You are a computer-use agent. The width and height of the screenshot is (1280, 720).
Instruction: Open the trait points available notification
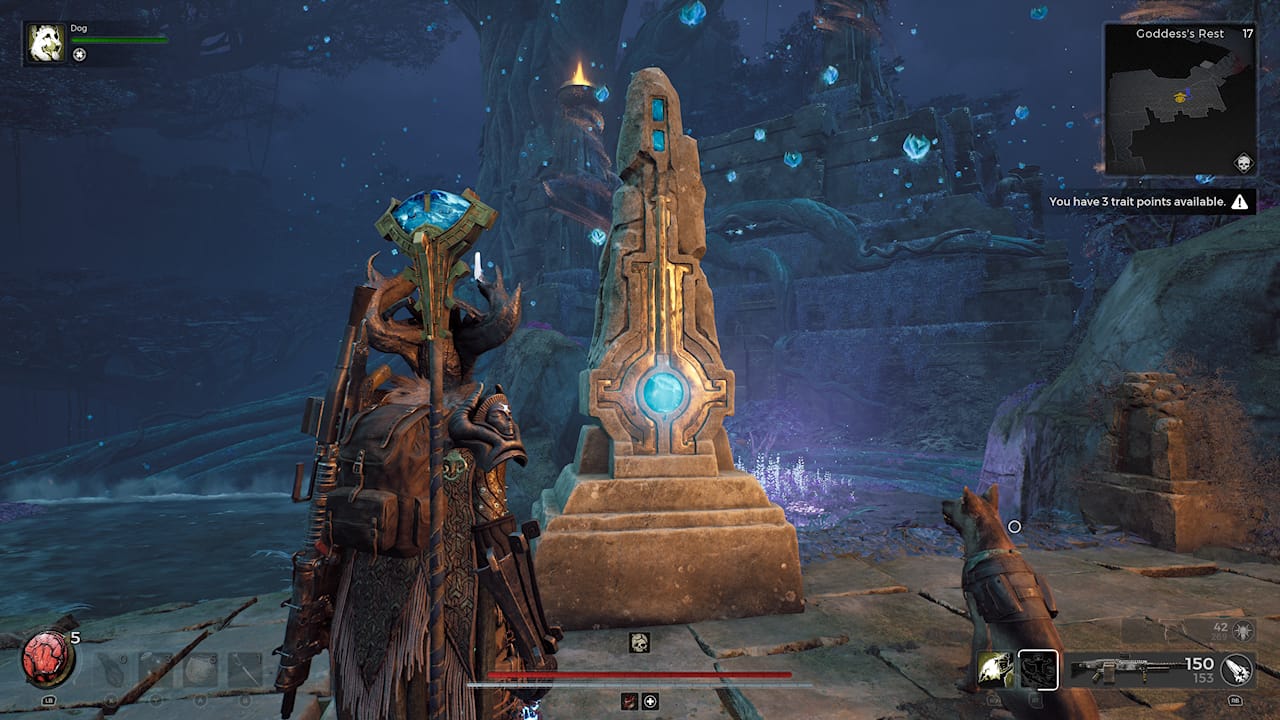coord(1148,202)
